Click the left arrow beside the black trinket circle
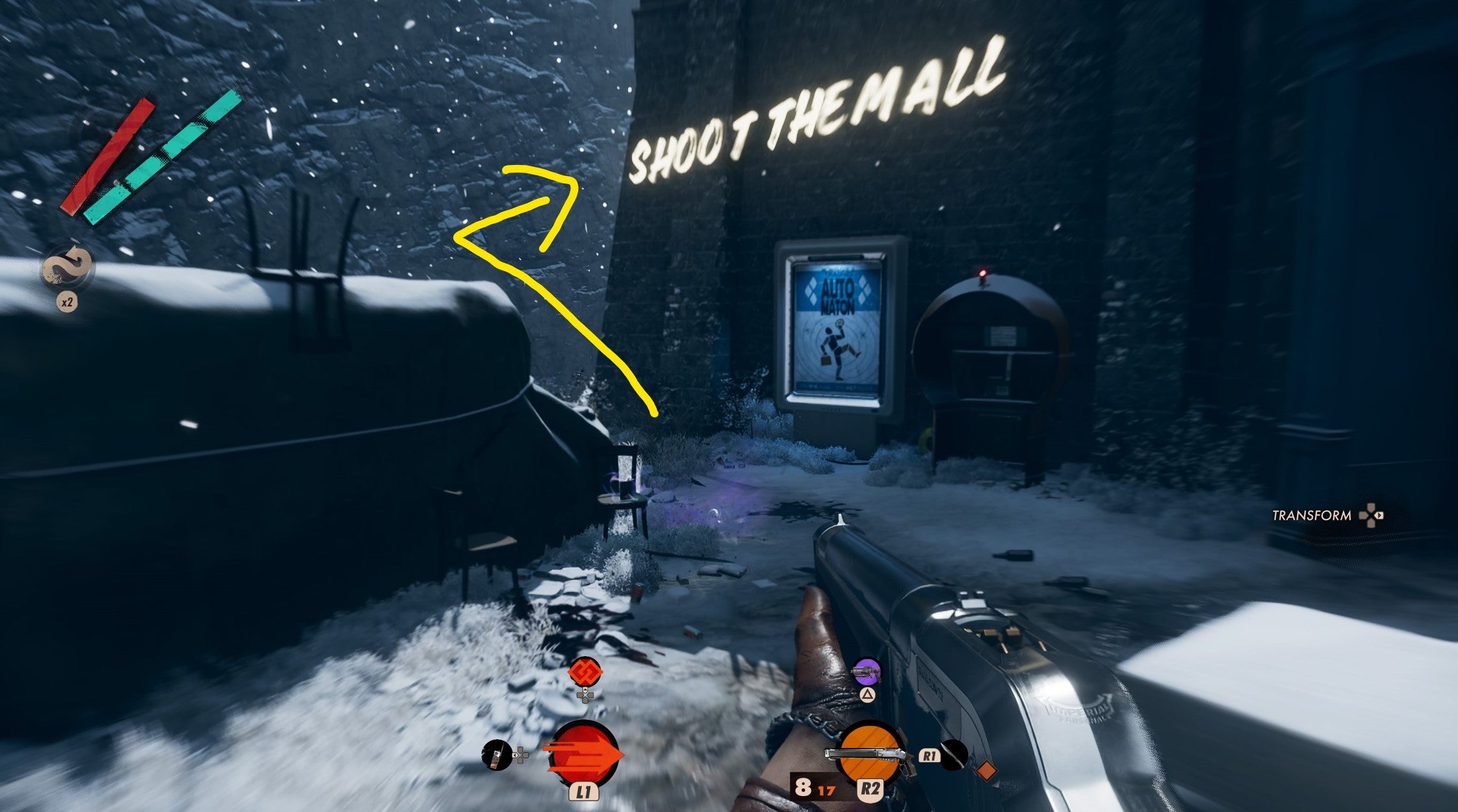 point(515,755)
